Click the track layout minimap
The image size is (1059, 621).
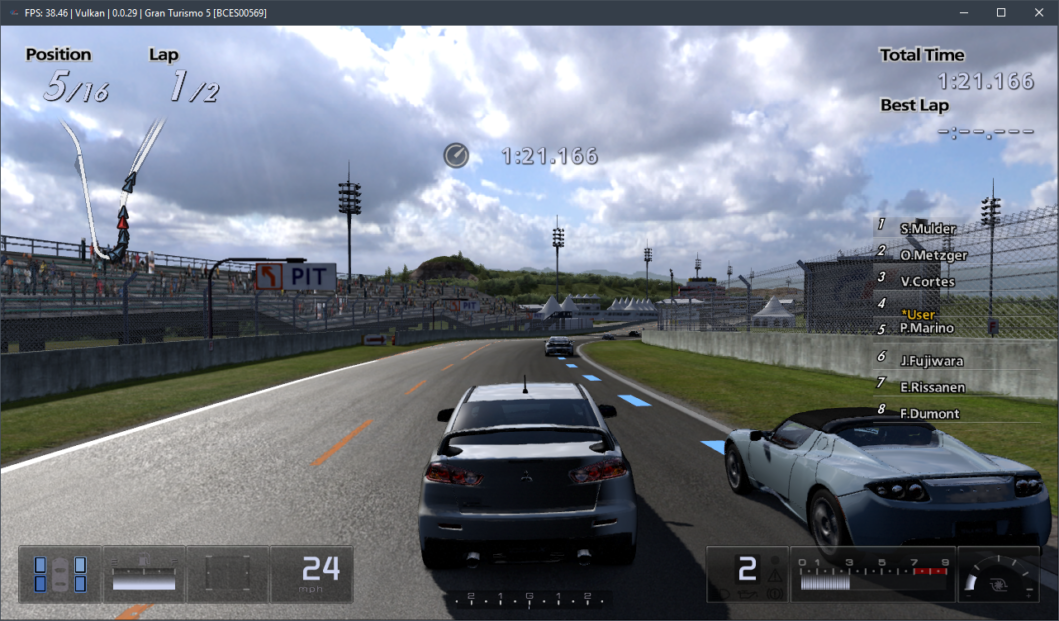click(115, 190)
